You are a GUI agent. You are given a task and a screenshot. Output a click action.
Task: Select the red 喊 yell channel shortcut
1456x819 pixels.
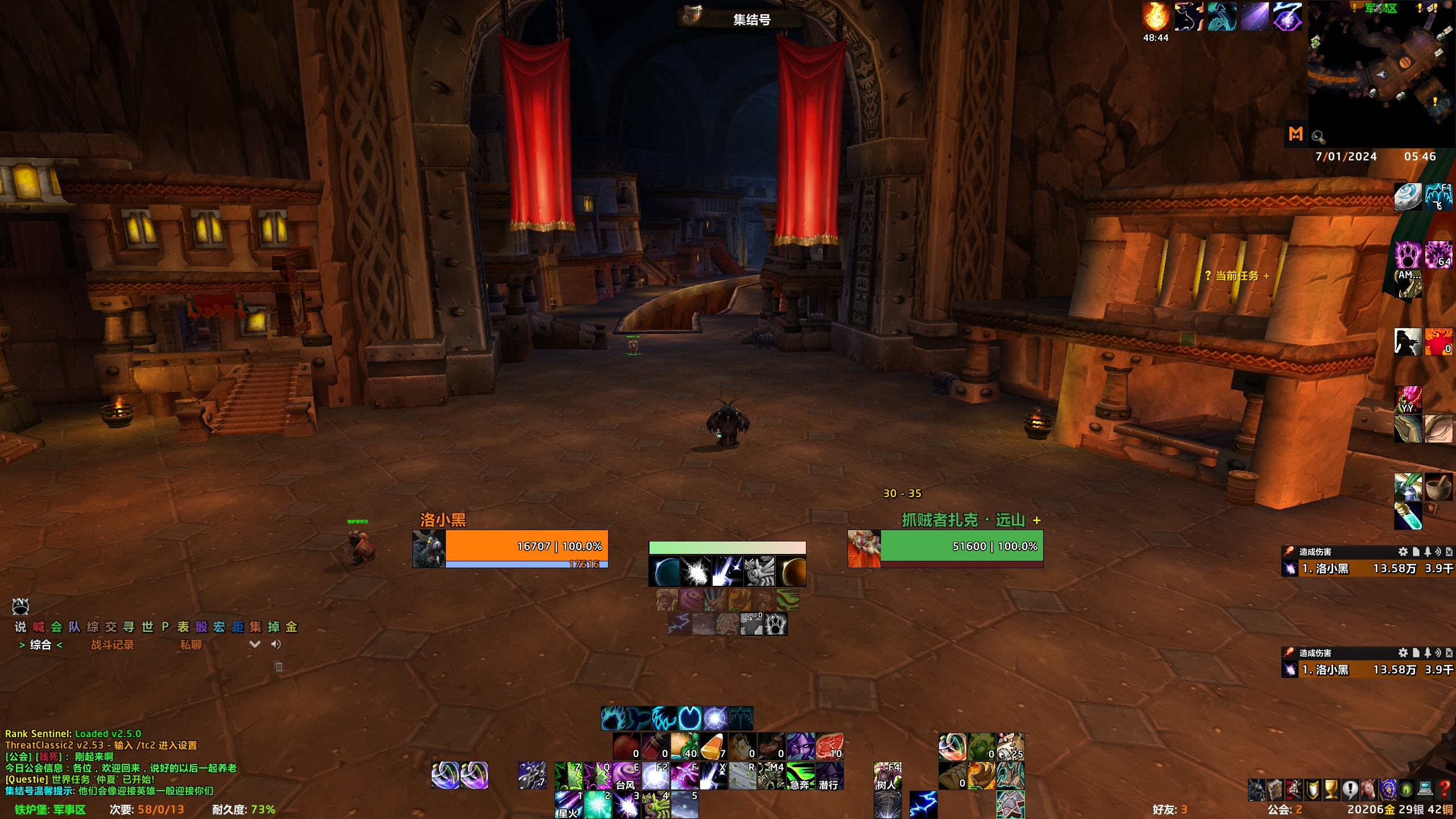tap(39, 627)
